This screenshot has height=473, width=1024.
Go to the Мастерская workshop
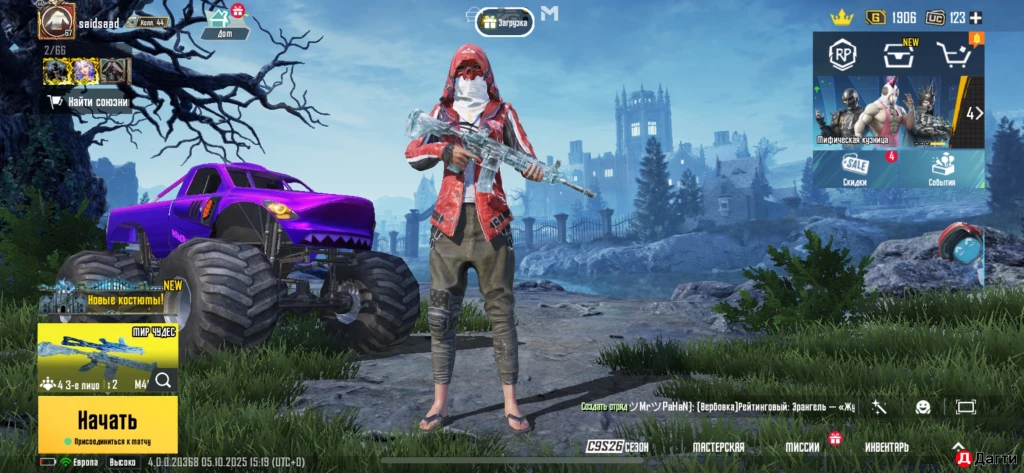pyautogui.click(x=719, y=447)
